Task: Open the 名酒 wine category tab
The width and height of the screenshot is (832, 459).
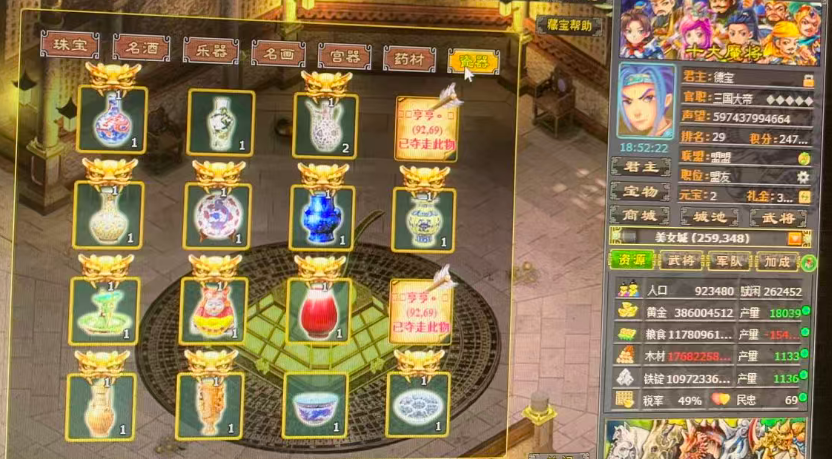Action: (140, 49)
